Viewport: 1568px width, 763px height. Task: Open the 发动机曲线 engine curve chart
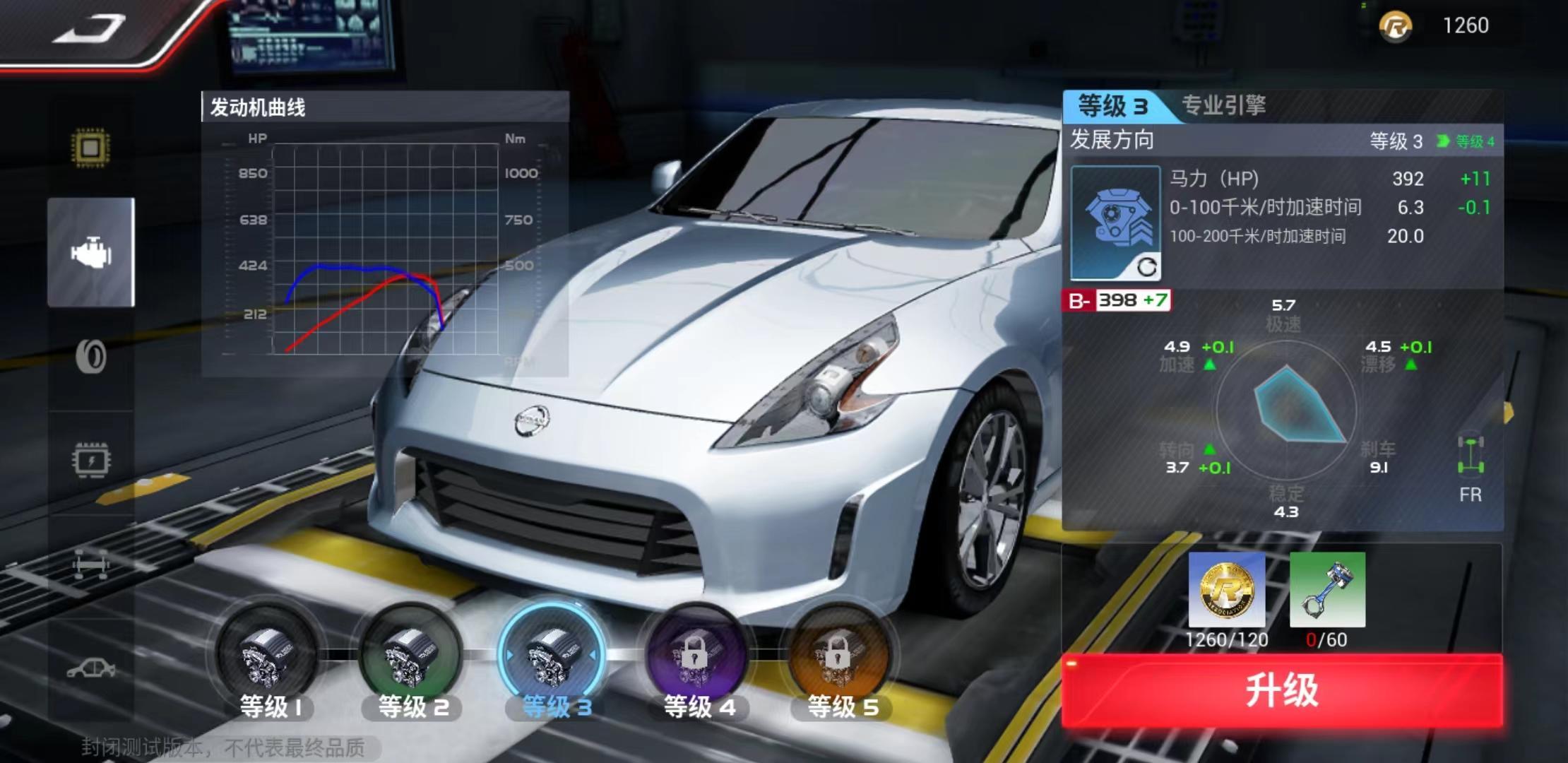coord(385,233)
